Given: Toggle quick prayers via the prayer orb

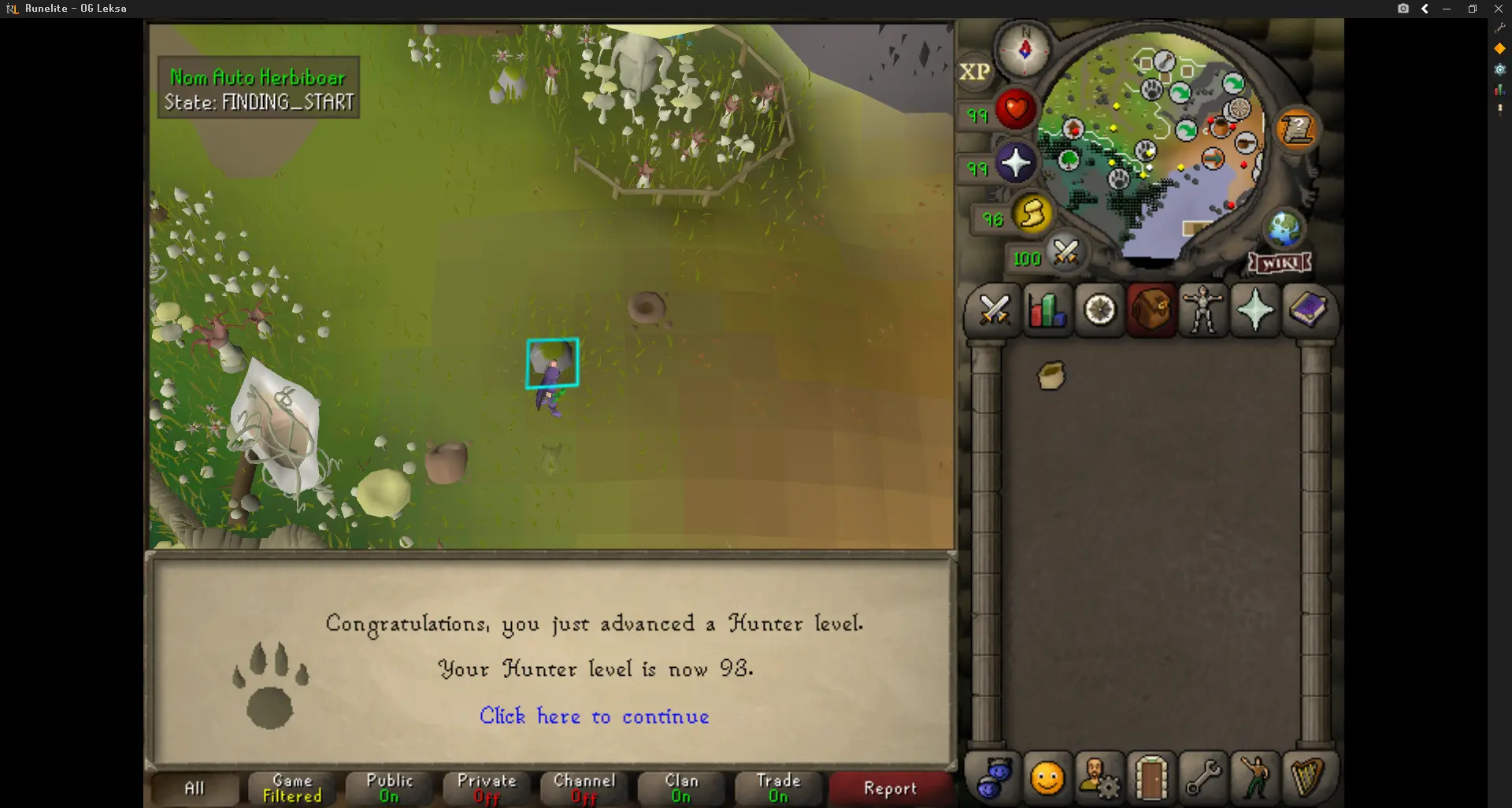Looking at the screenshot, I should pos(1017,164).
